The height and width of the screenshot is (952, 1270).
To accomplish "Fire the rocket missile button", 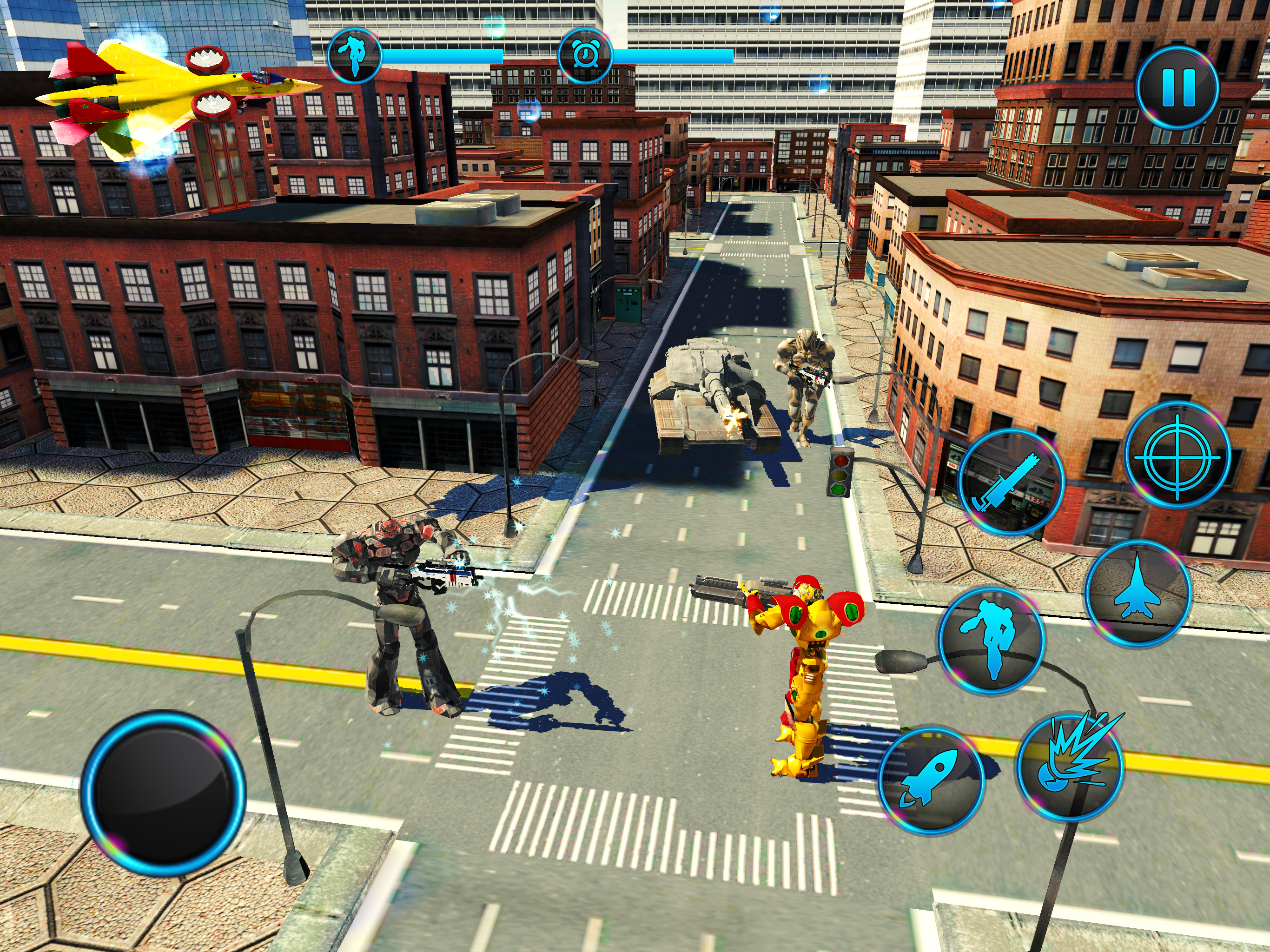I will 932,781.
